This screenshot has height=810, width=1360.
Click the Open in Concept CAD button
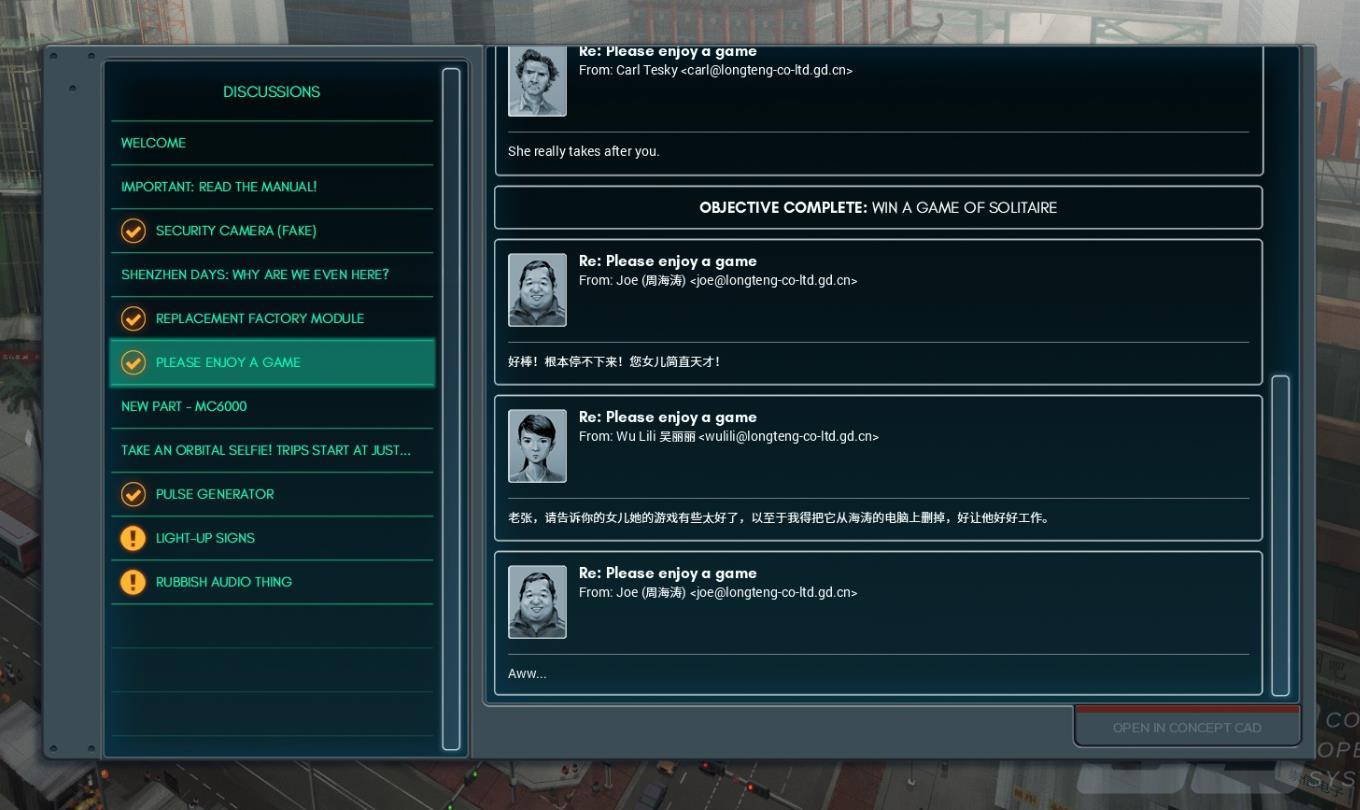[1187, 728]
